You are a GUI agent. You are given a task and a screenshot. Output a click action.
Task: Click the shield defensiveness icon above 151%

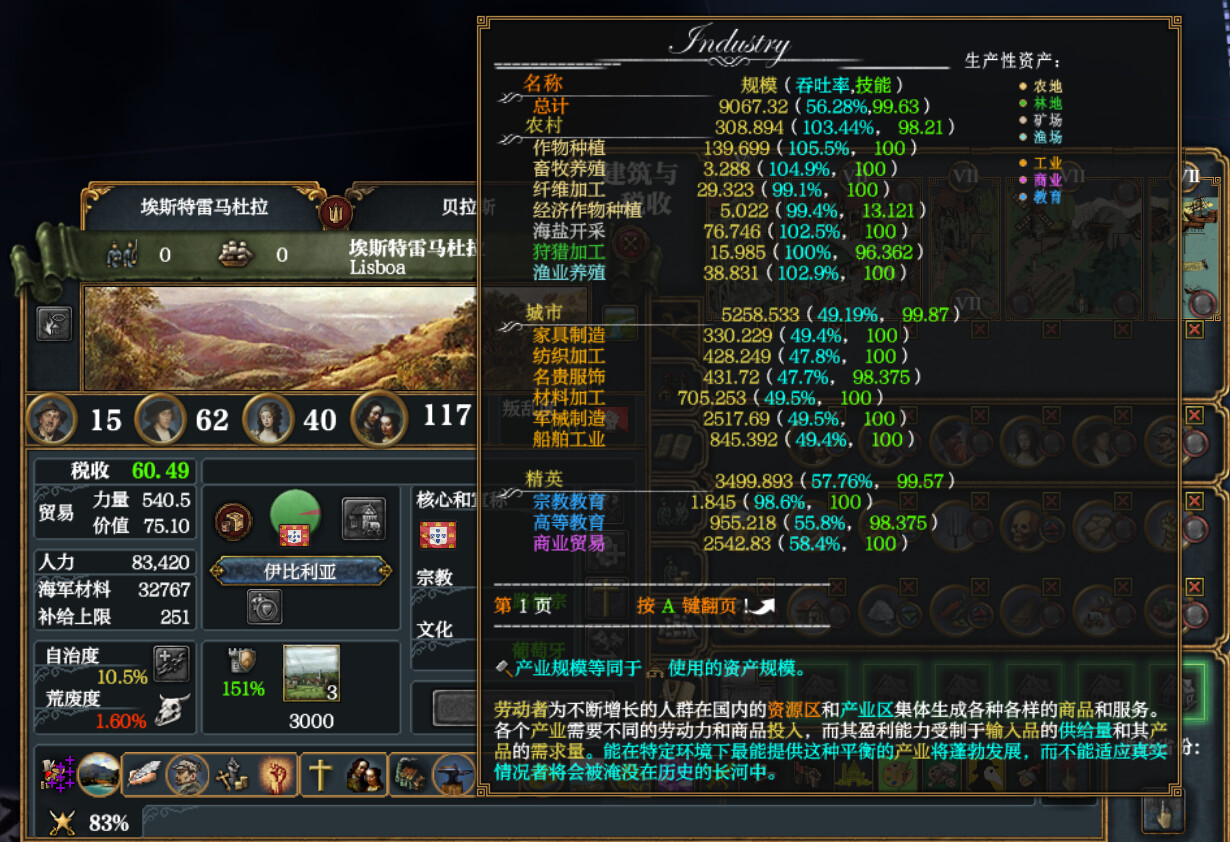point(243,660)
